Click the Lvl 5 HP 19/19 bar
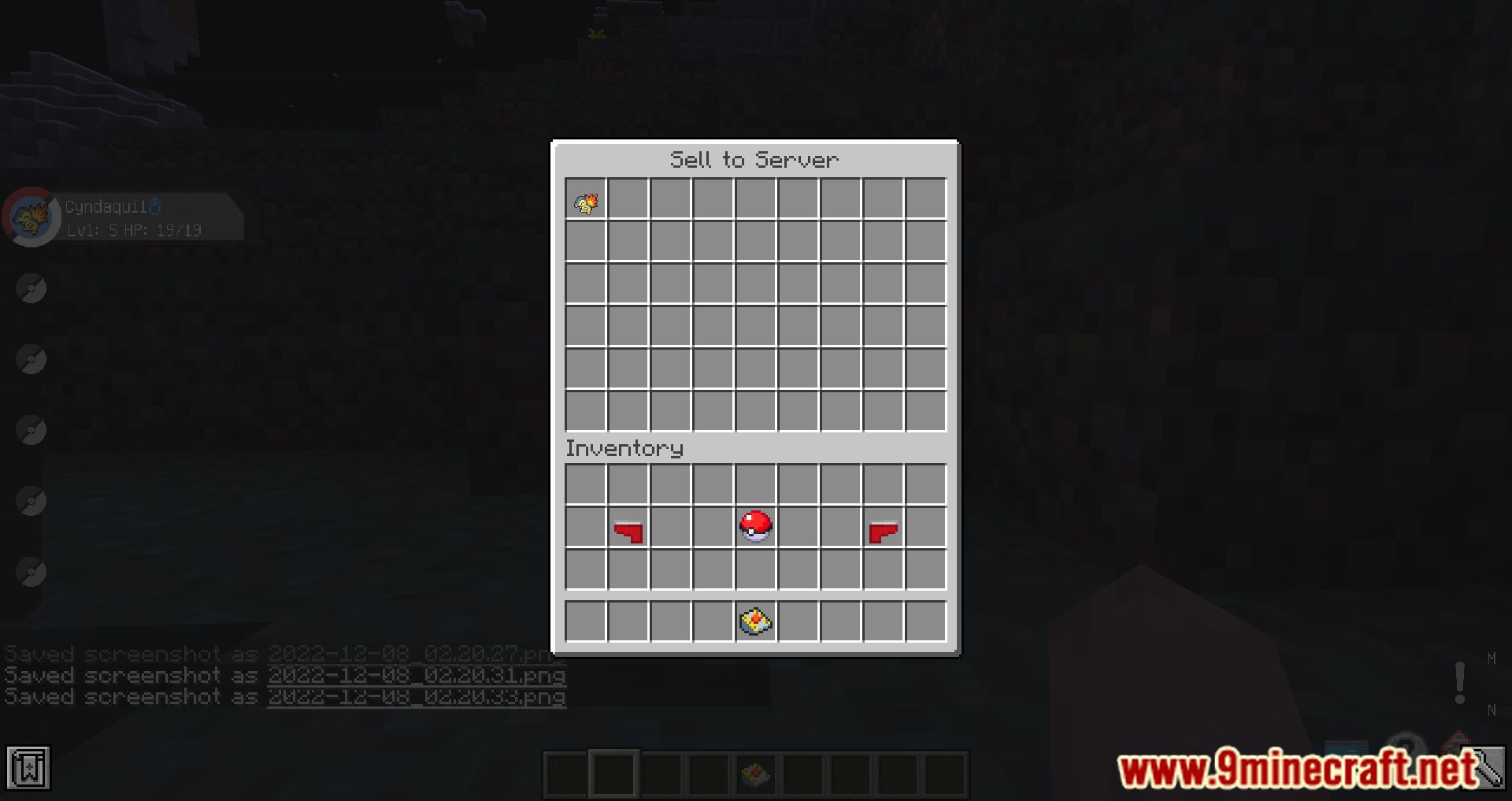The image size is (1512, 801). [130, 230]
